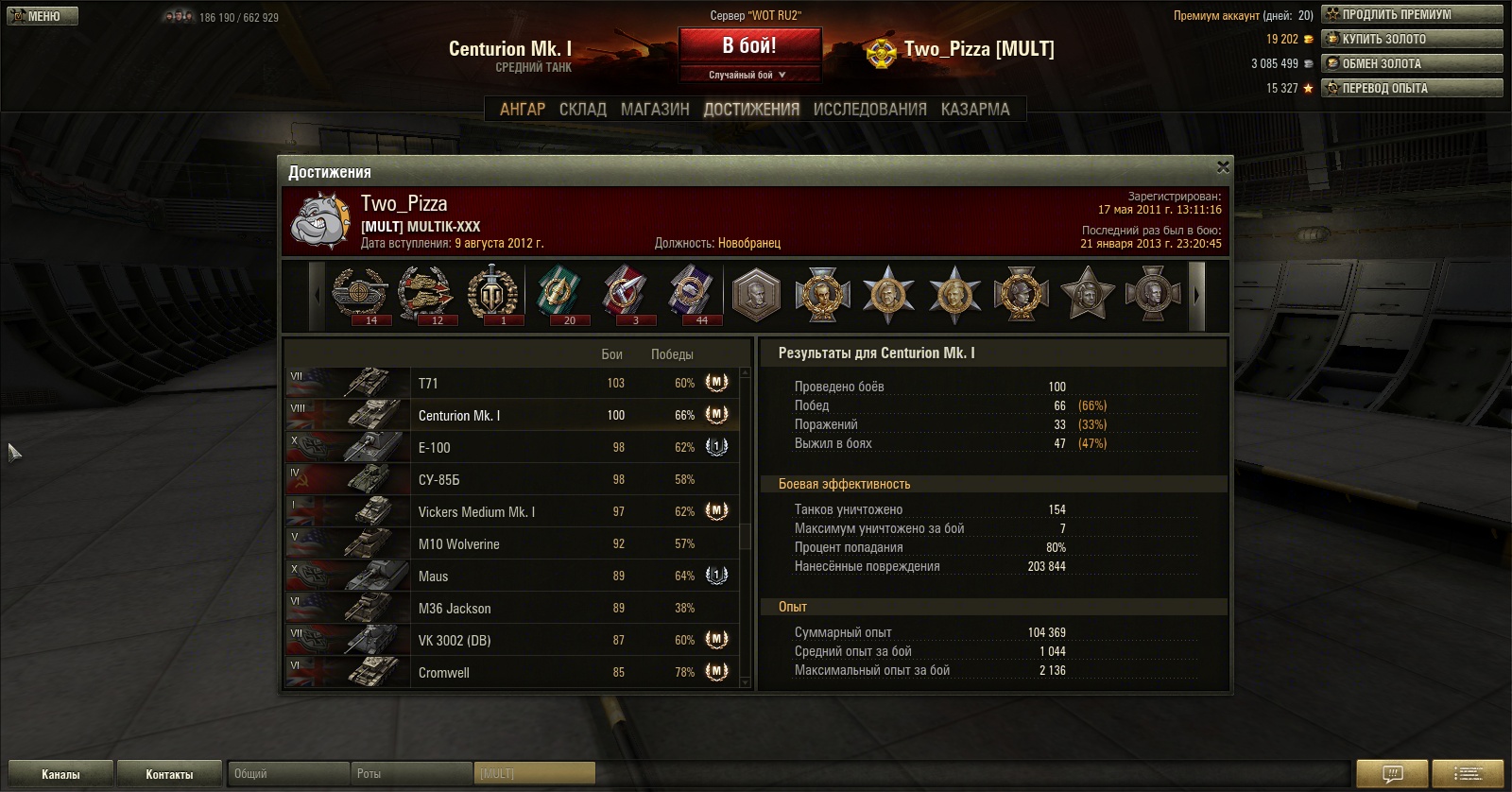Select the Cromwell tank row
This screenshot has width=1512, height=792.
click(x=510, y=672)
